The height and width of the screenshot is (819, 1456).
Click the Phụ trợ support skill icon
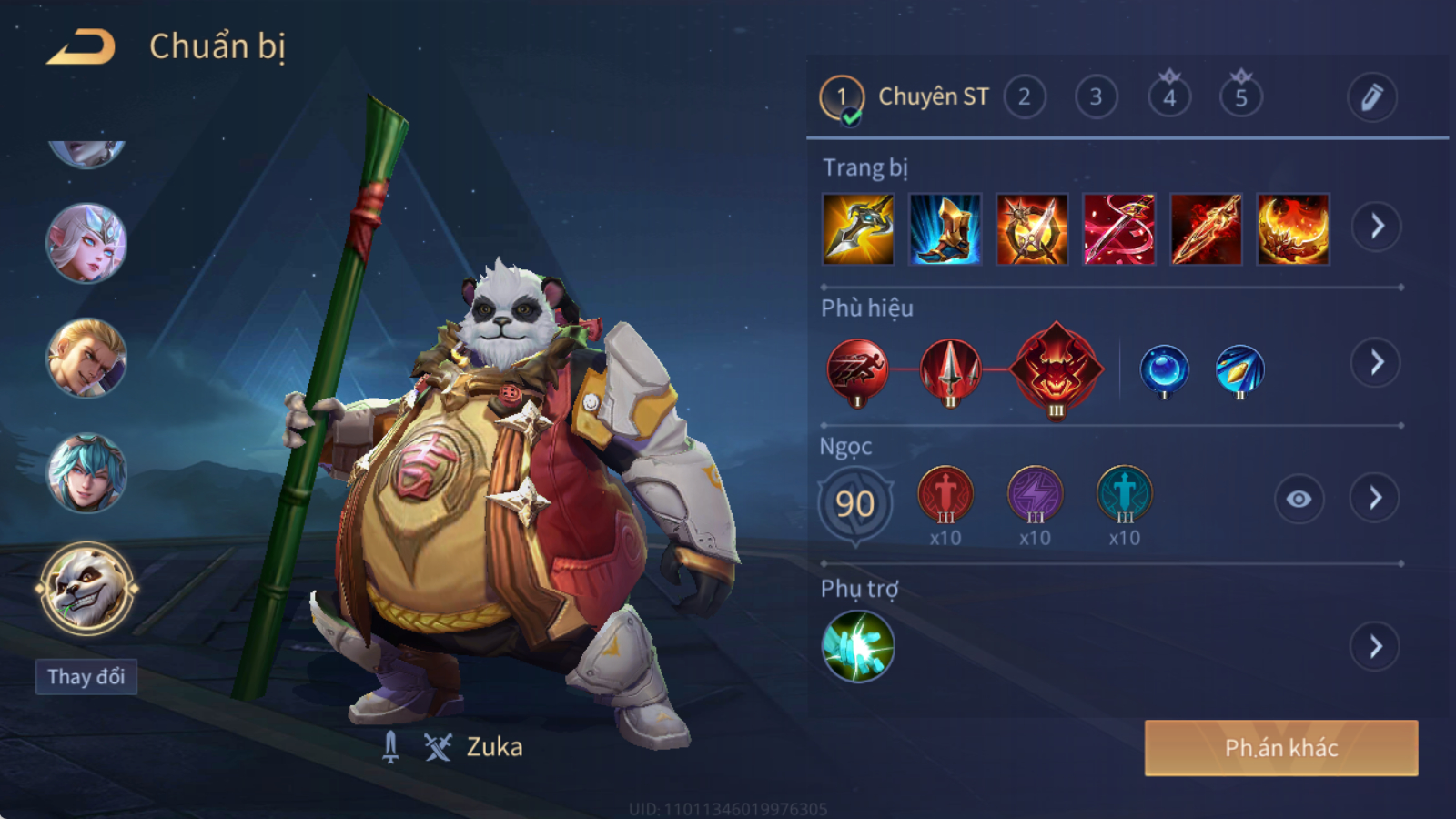click(857, 646)
